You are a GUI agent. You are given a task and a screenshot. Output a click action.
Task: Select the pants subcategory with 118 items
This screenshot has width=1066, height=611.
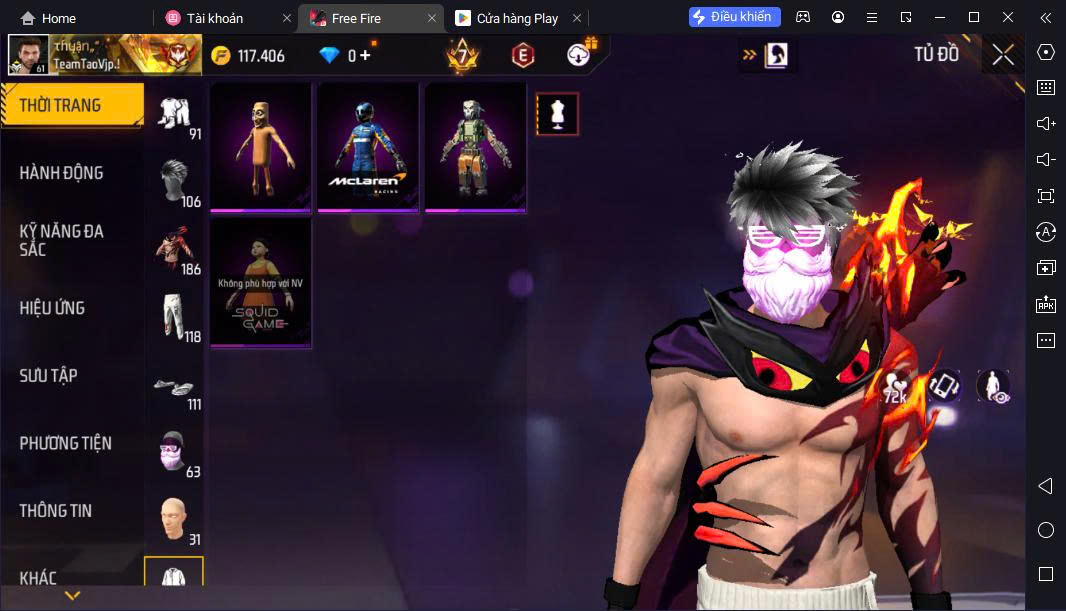pos(176,316)
